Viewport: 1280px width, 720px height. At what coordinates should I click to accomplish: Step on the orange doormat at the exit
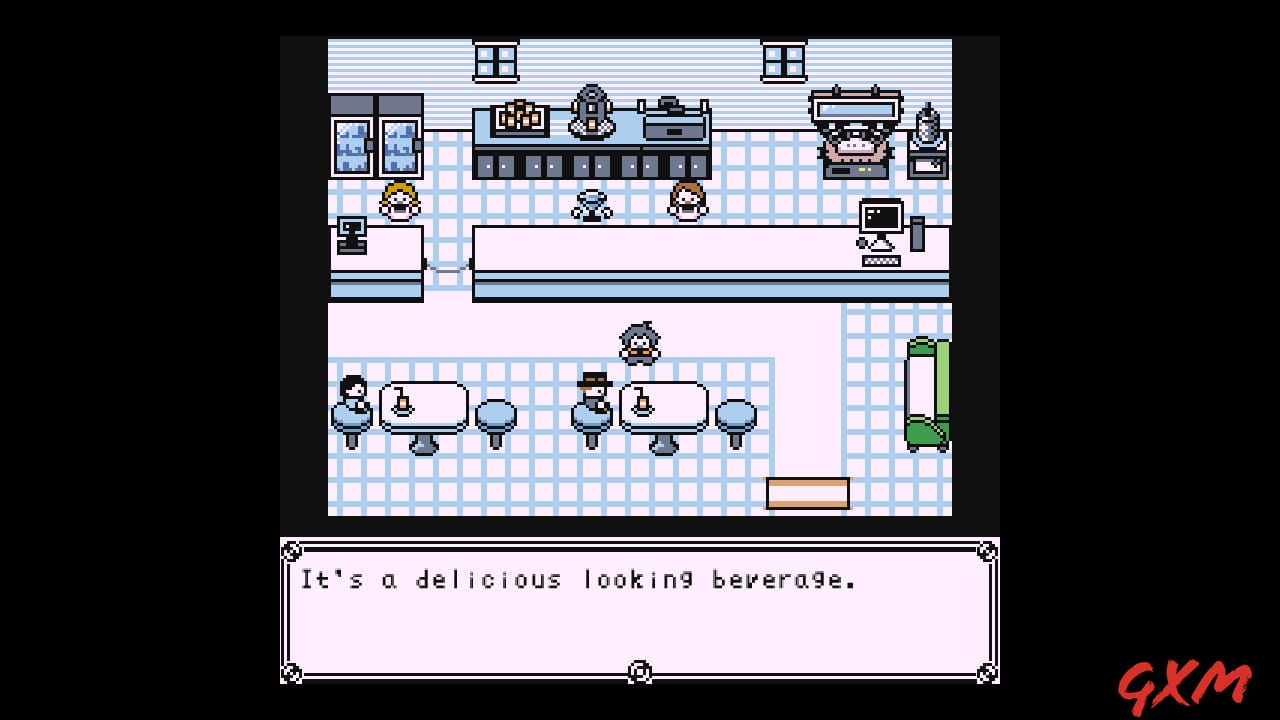[x=808, y=493]
